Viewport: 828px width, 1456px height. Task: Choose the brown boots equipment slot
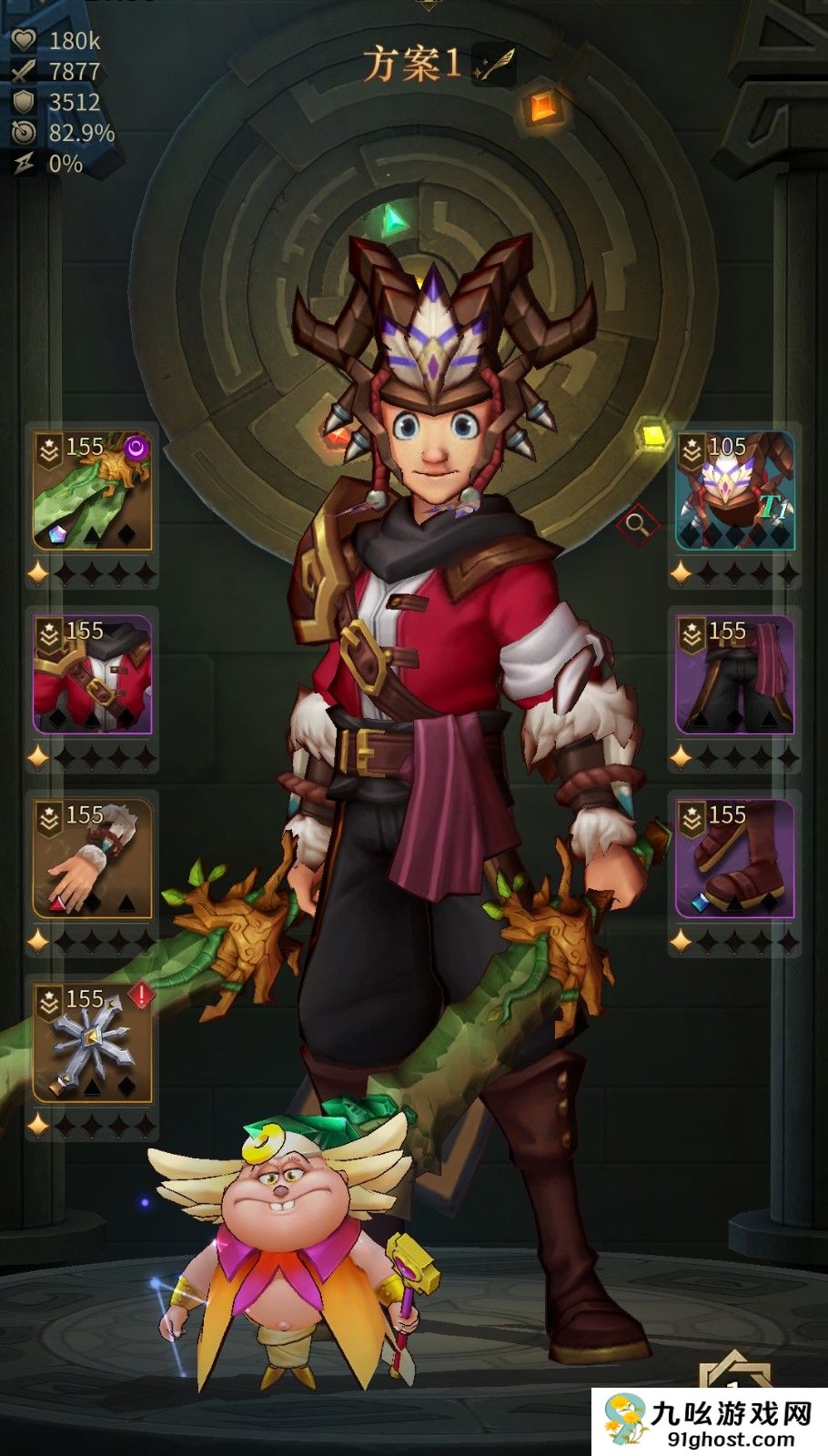pos(735,858)
